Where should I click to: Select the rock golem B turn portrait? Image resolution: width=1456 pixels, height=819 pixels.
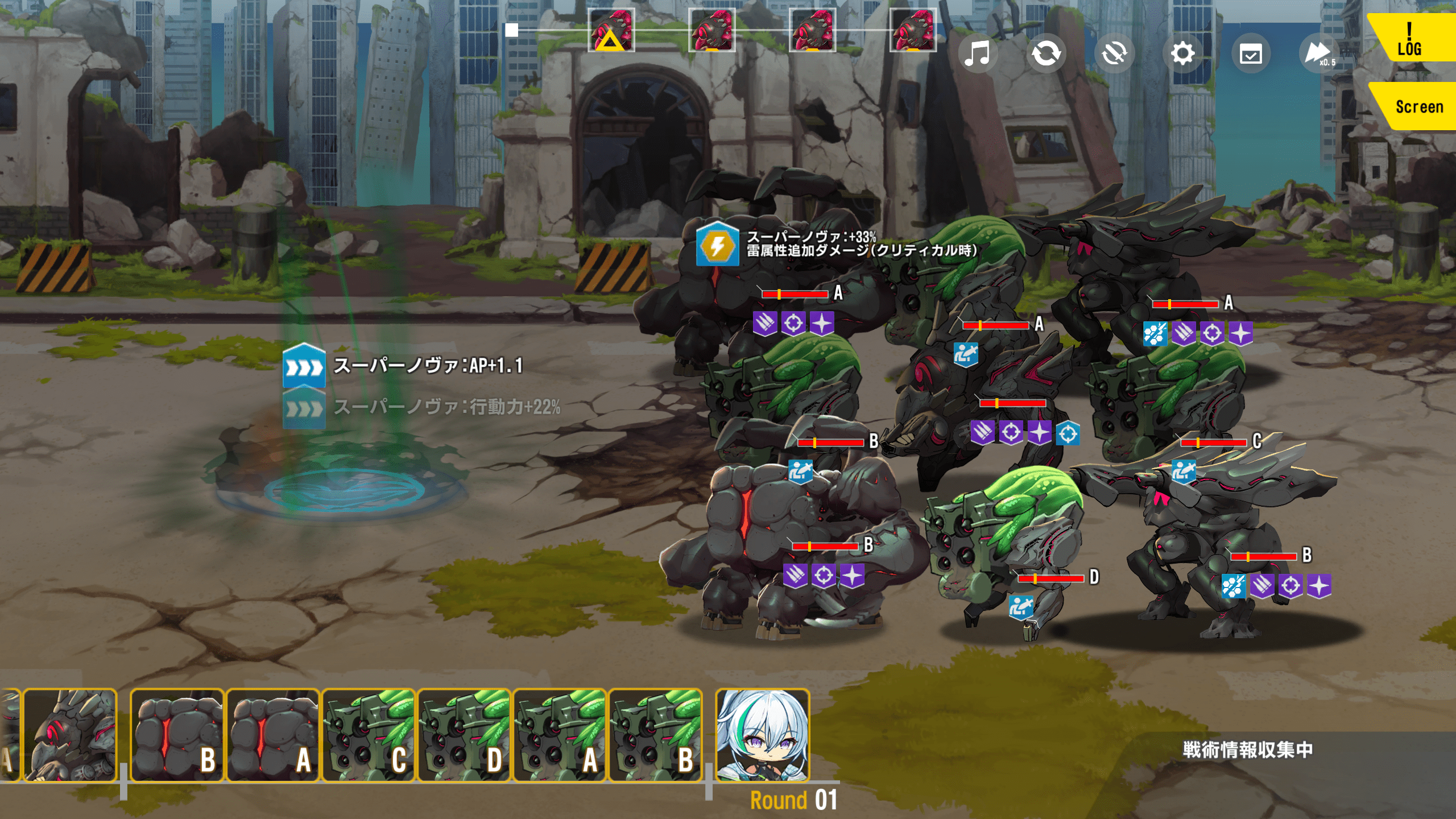pos(177,735)
